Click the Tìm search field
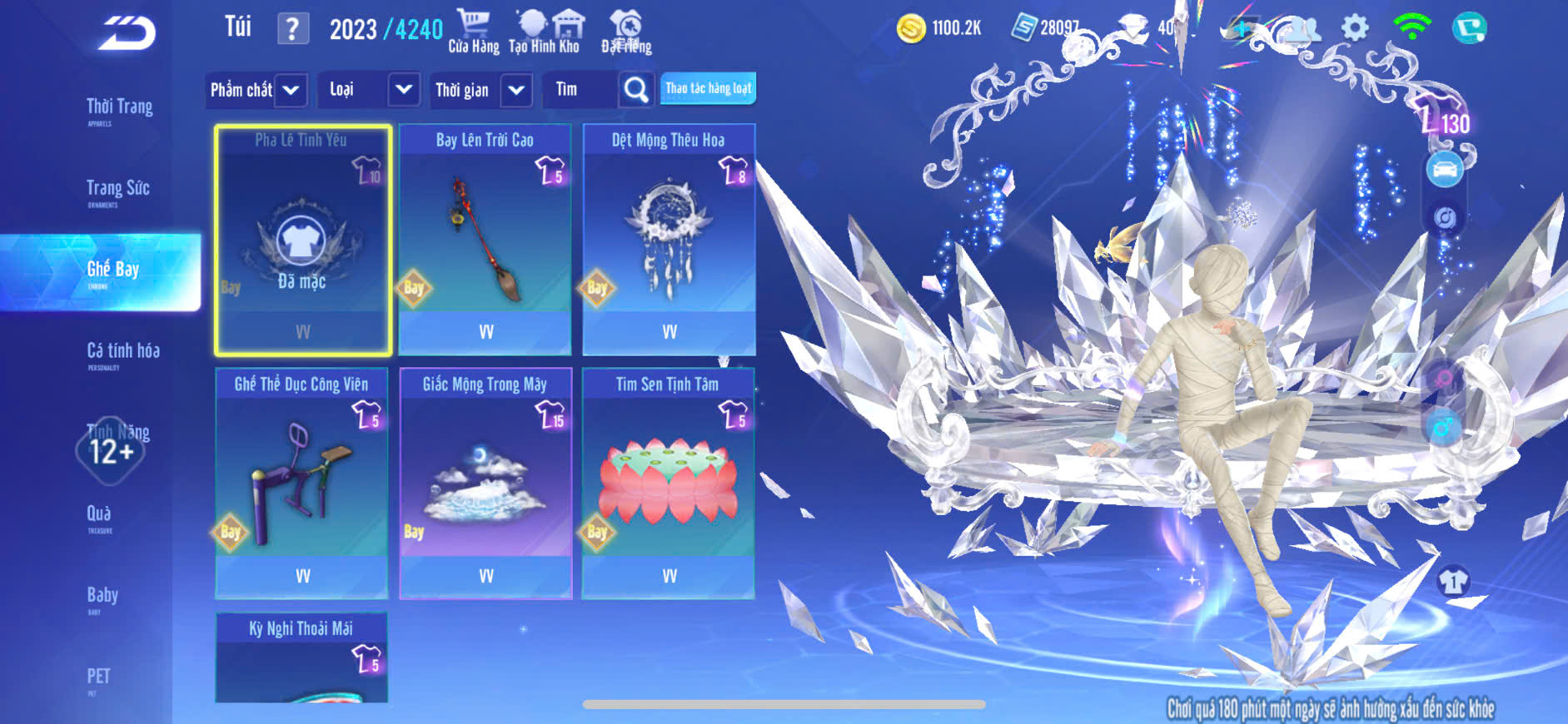1568x724 pixels. pos(580,90)
